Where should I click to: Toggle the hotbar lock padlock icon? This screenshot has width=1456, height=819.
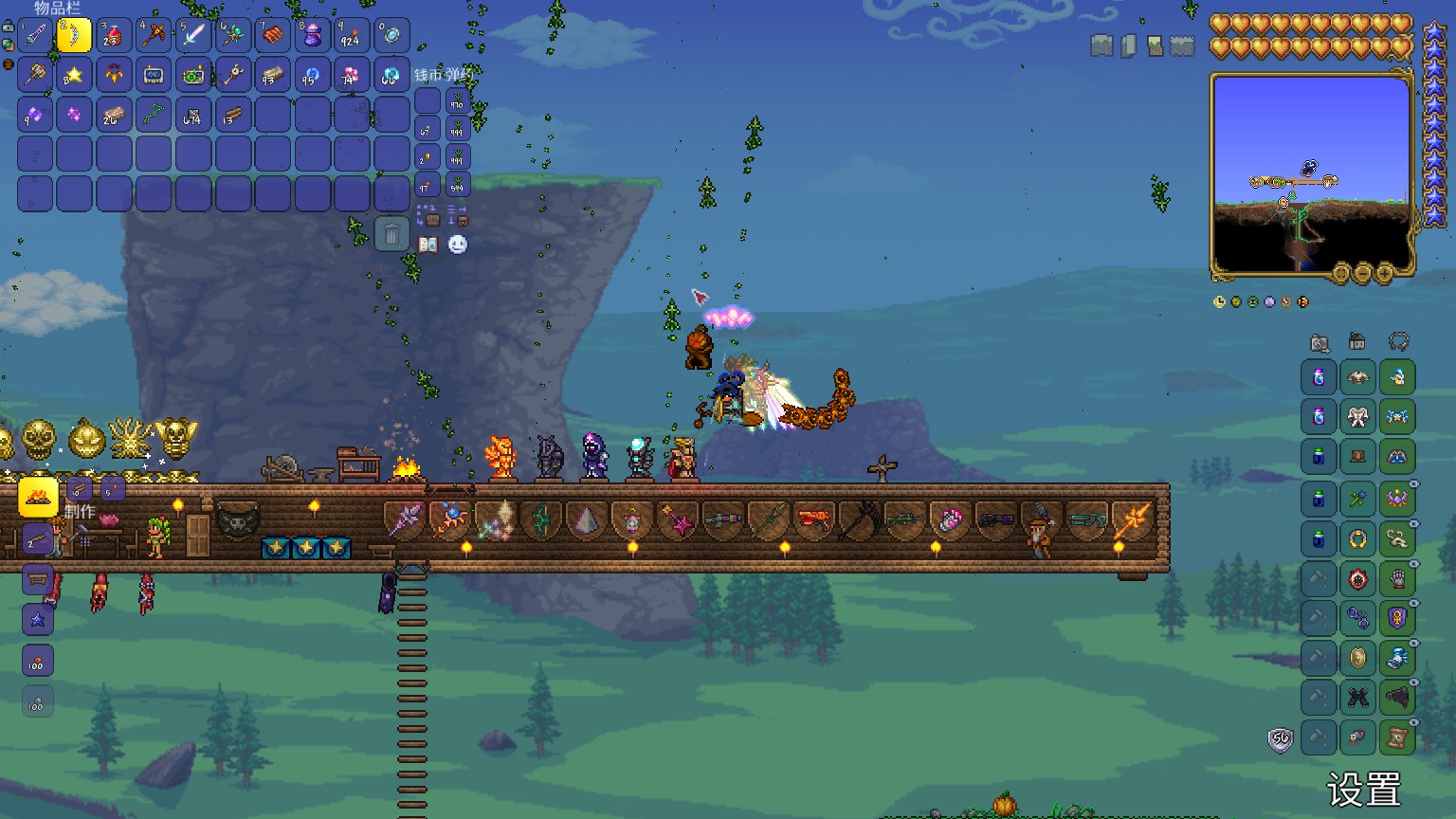point(9,28)
